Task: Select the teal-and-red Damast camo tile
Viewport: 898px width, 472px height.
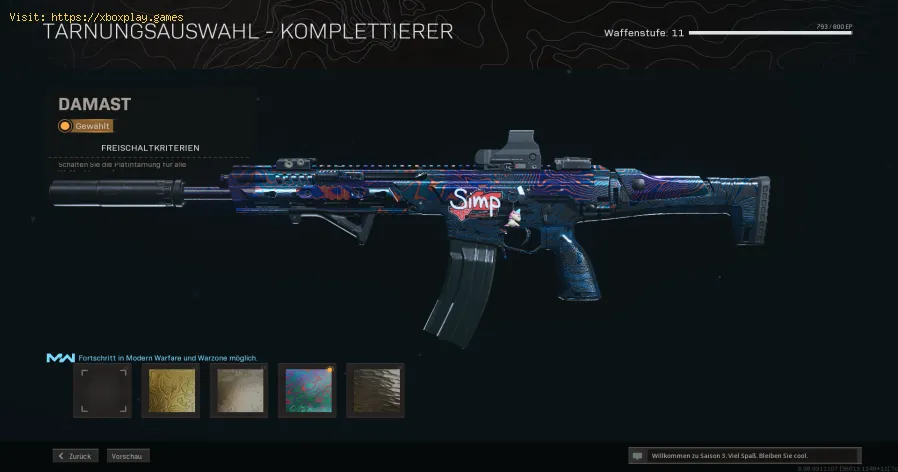Action: point(307,390)
